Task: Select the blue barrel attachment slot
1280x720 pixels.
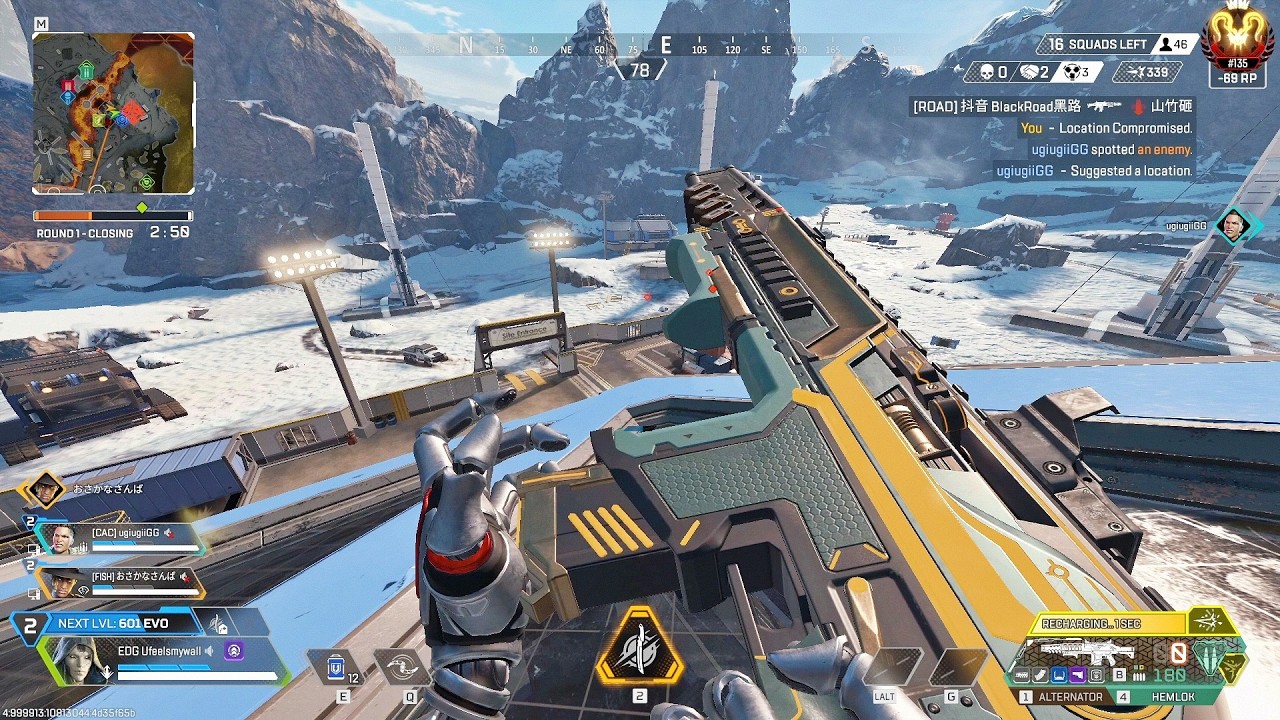Action: tap(1060, 675)
